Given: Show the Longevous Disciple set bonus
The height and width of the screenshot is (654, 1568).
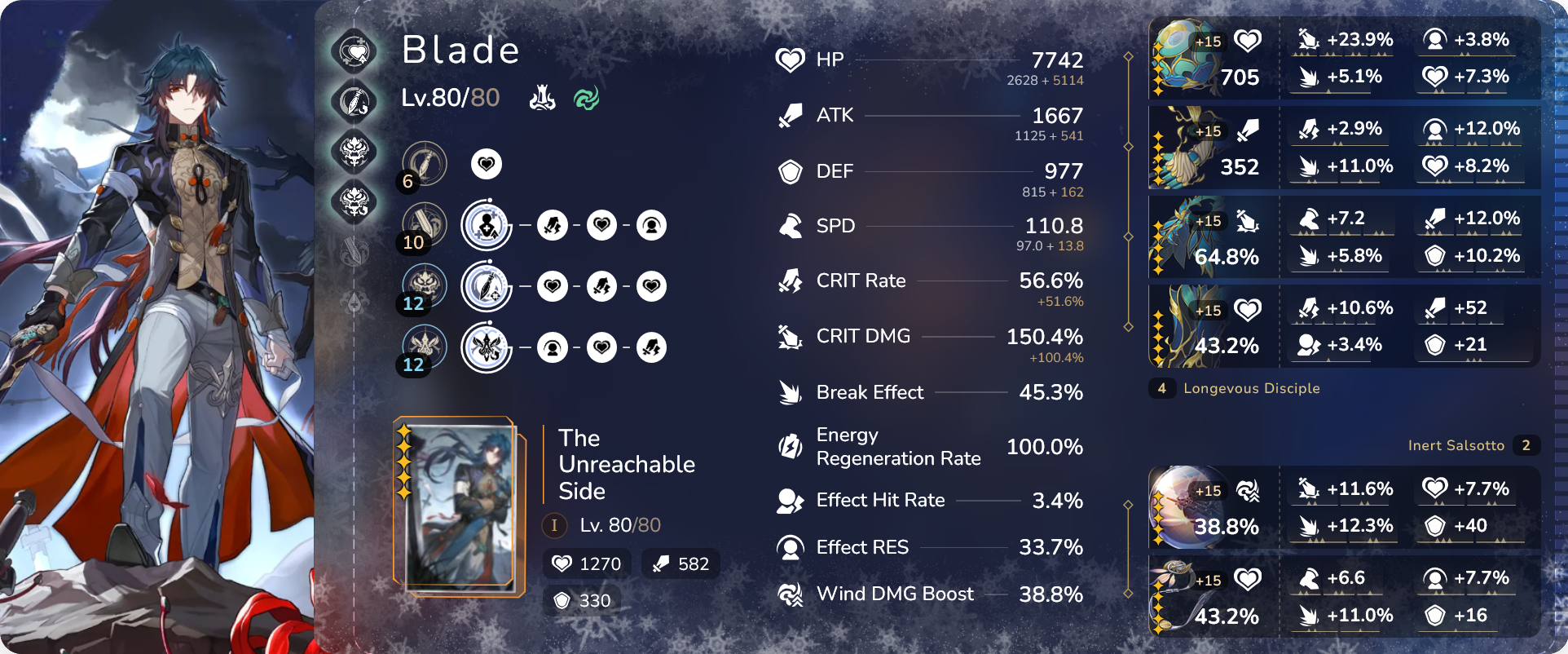Looking at the screenshot, I should tap(1250, 388).
